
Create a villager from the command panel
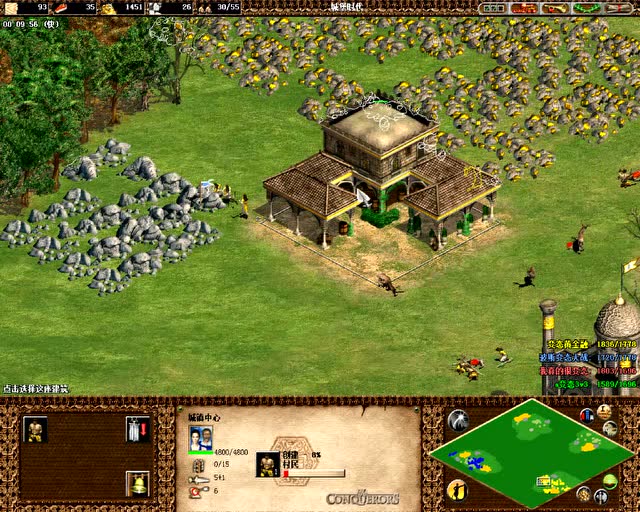[x=35, y=430]
